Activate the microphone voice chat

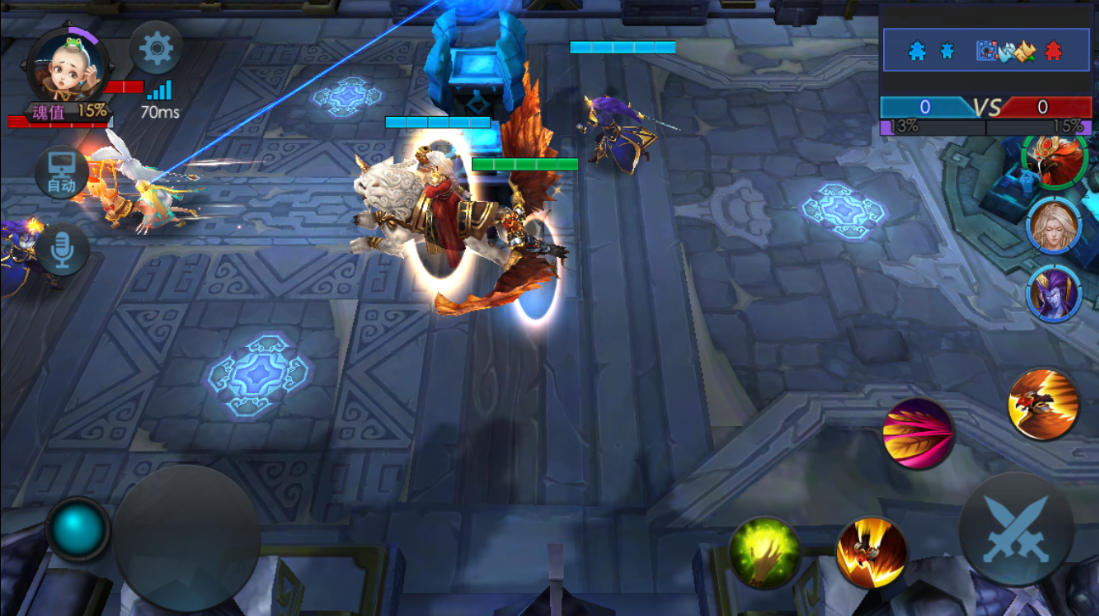pyautogui.click(x=62, y=248)
